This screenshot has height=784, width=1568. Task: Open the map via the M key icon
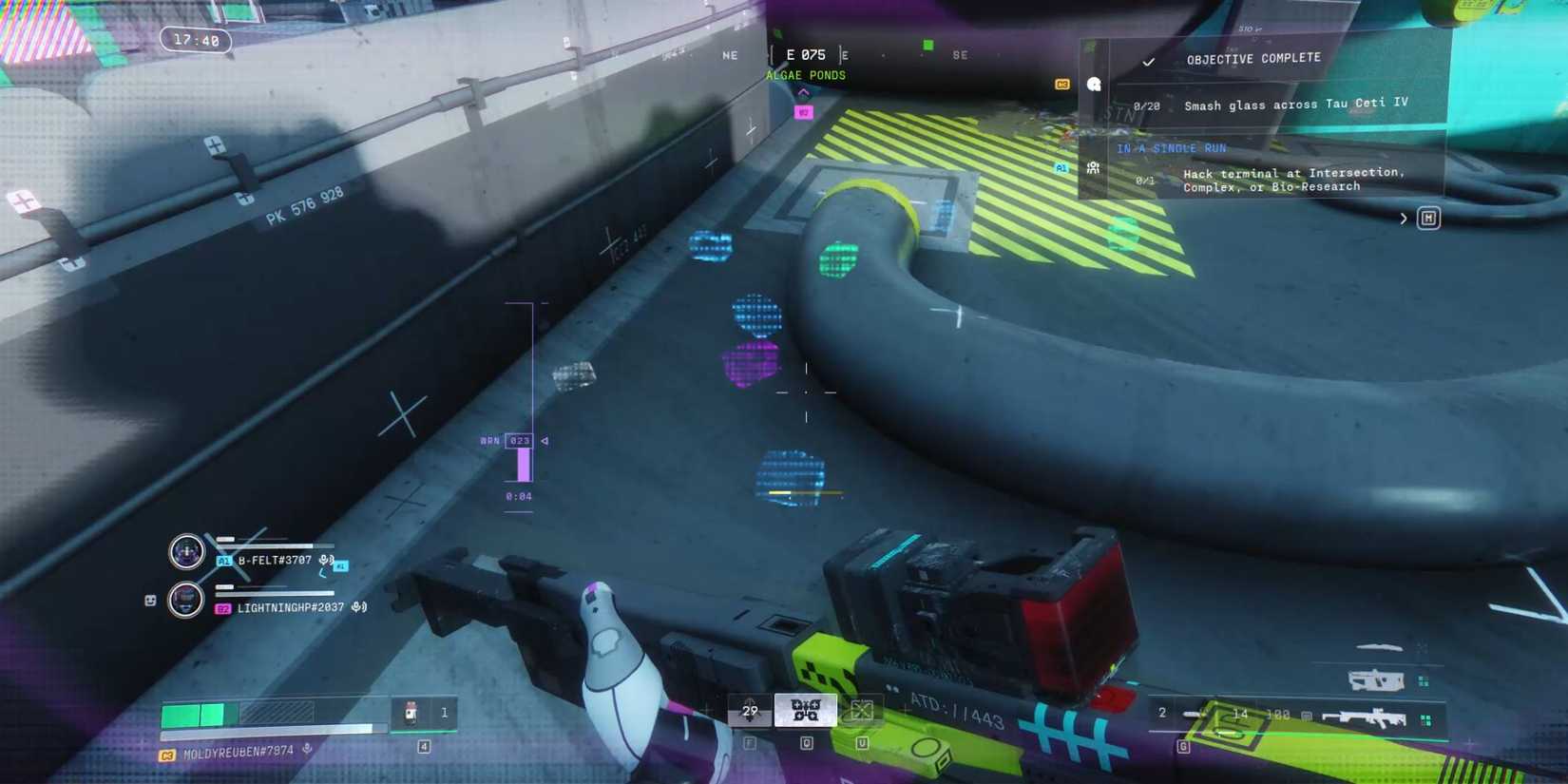coord(1430,220)
